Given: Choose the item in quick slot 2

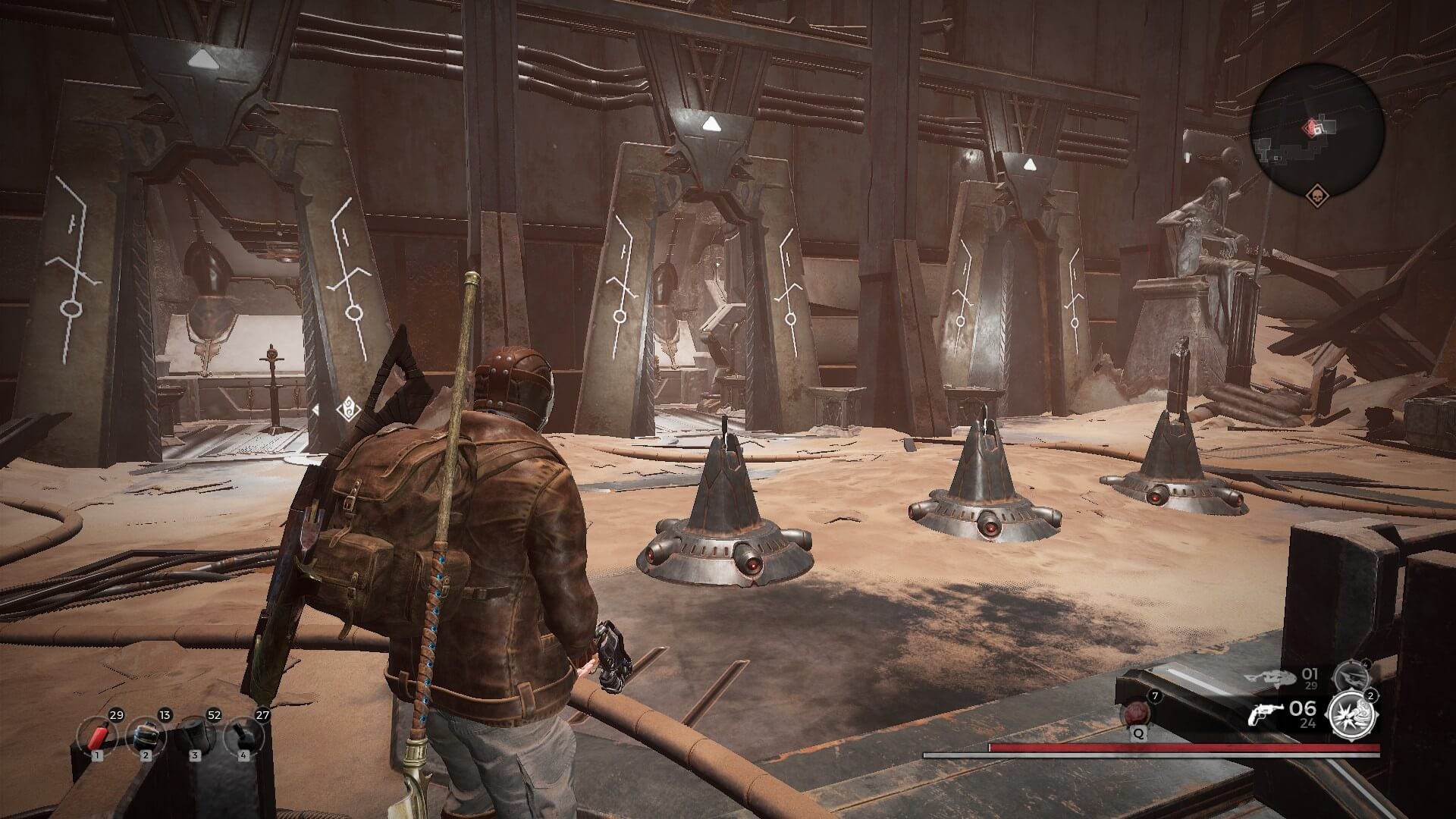Looking at the screenshot, I should [147, 736].
